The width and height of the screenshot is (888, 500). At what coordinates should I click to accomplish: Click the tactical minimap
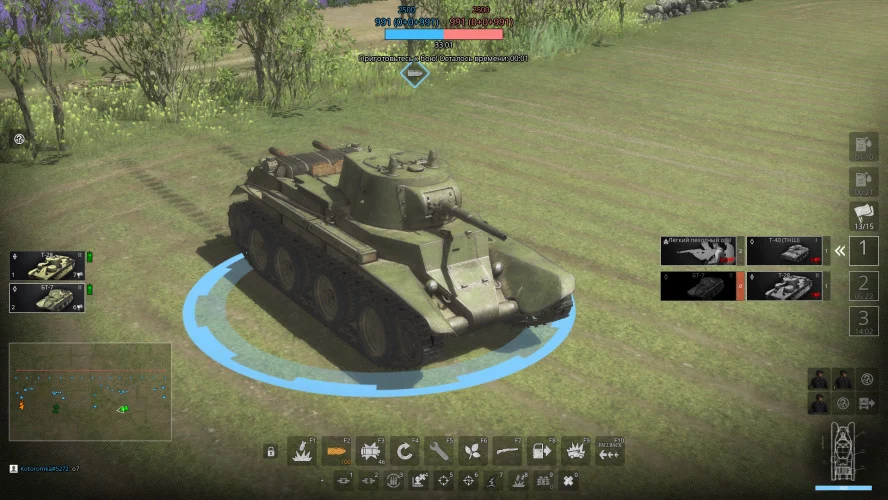click(90, 392)
